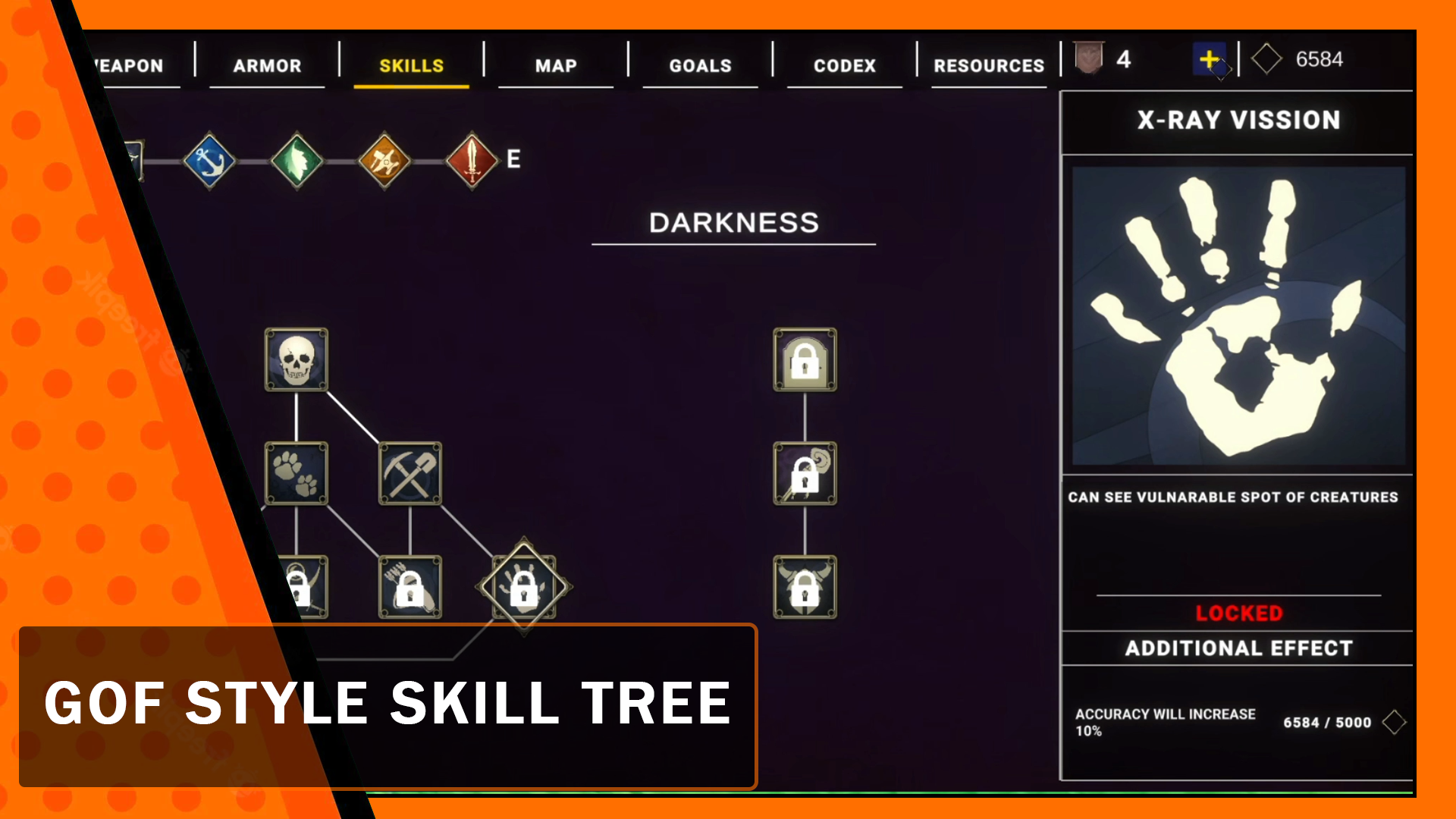
Task: Select the blue anchor skill tree icon
Action: (x=209, y=159)
